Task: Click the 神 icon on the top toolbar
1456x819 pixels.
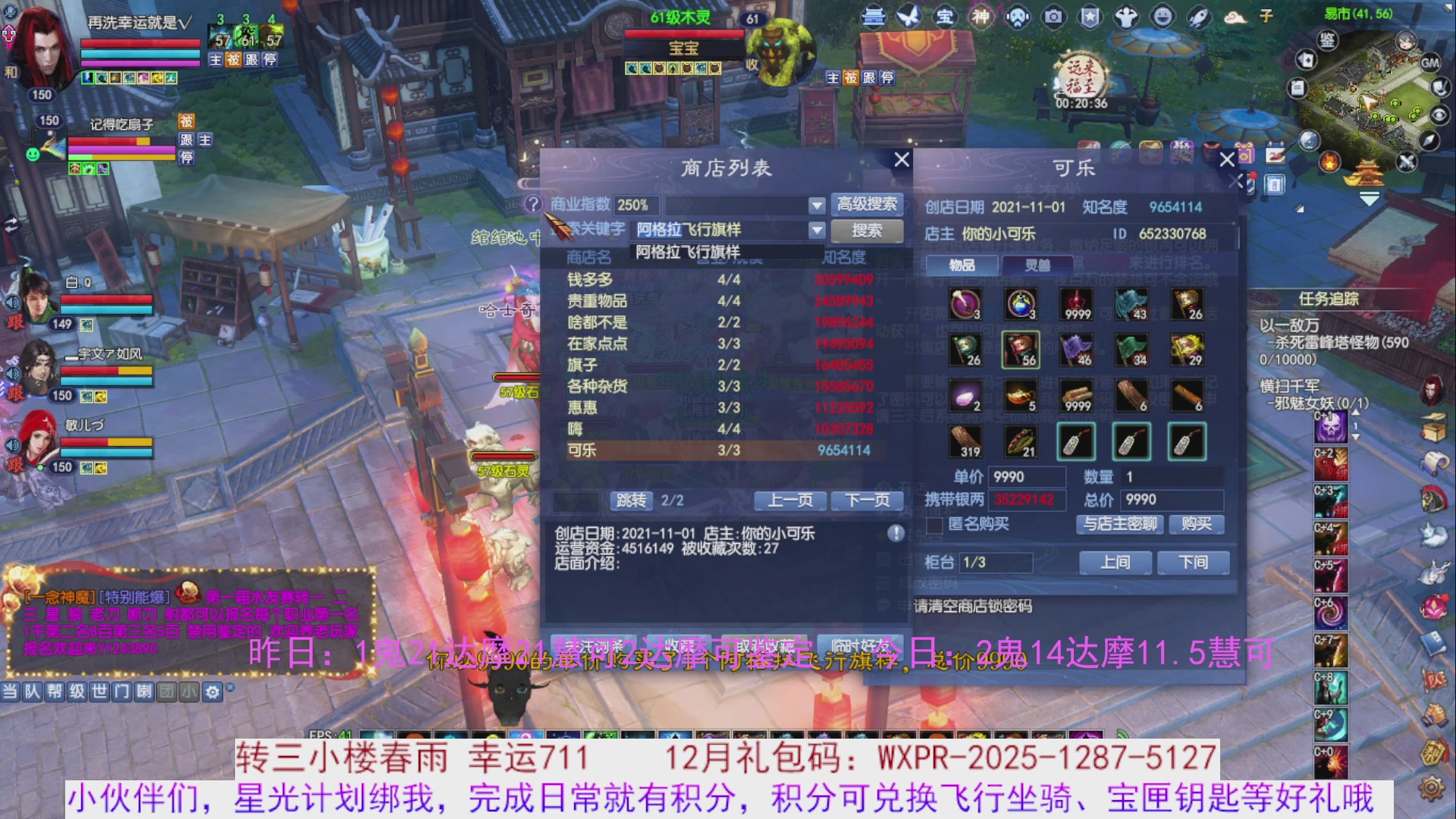Action: point(981,16)
